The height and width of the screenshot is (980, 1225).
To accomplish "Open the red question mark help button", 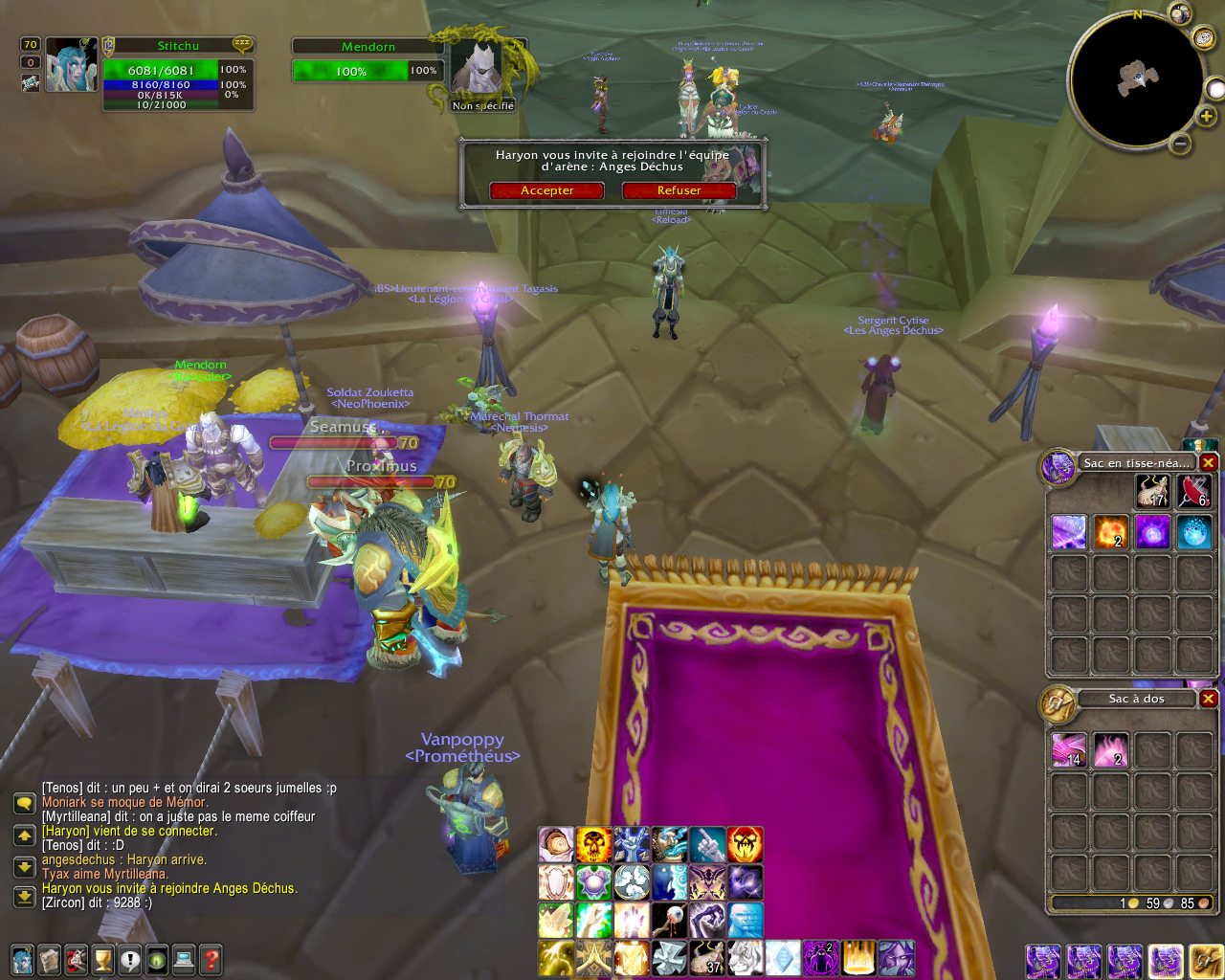I will pyautogui.click(x=212, y=958).
